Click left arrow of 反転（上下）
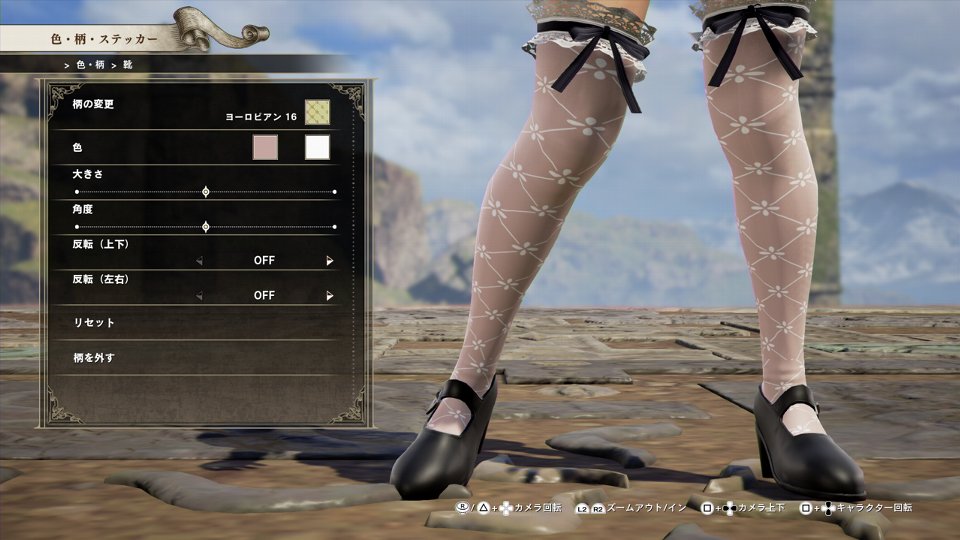The image size is (960, 540). pos(198,261)
